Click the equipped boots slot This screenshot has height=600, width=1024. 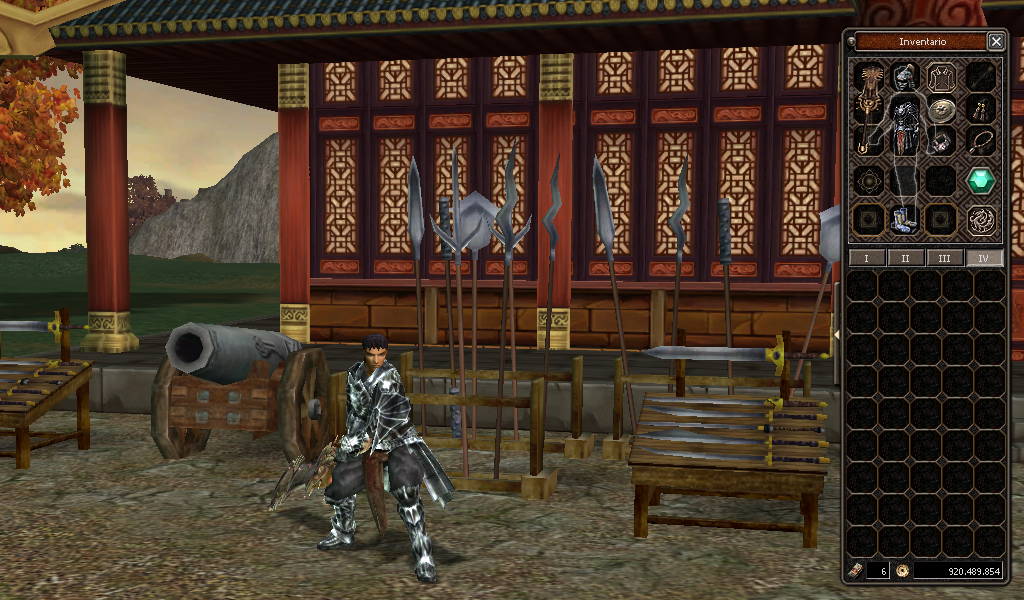[x=903, y=219]
